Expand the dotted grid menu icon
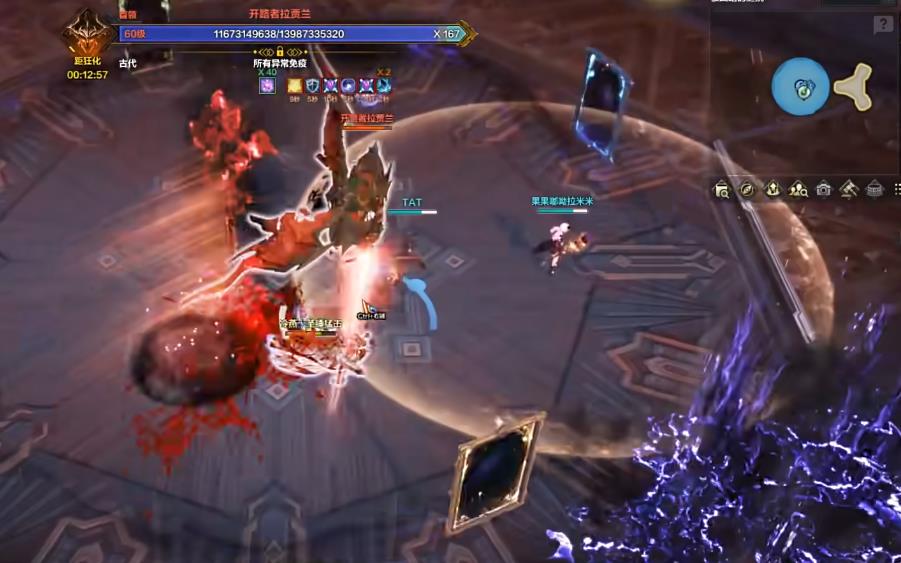 (x=897, y=189)
